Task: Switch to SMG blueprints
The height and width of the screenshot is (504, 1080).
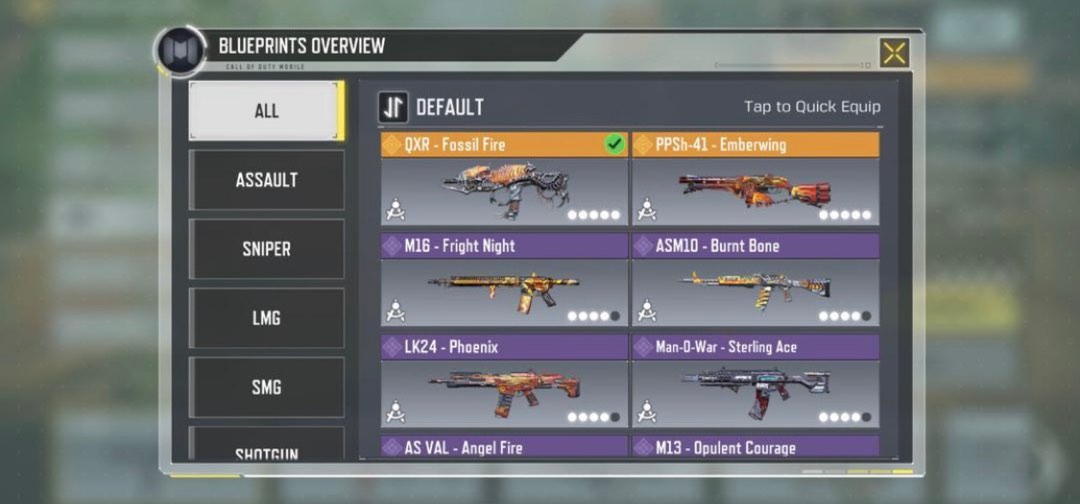Action: 266,387
